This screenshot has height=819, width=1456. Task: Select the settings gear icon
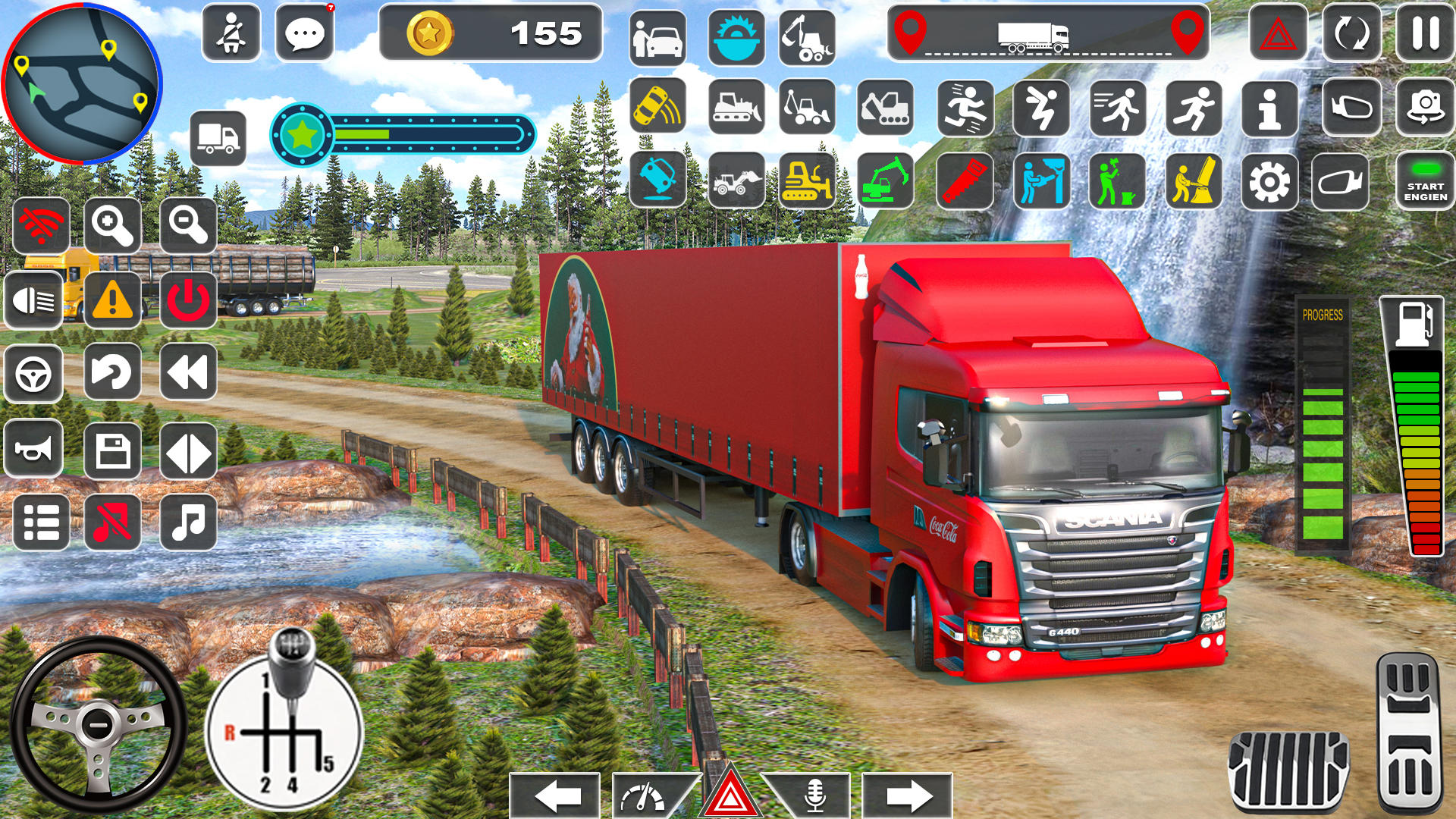[1269, 180]
